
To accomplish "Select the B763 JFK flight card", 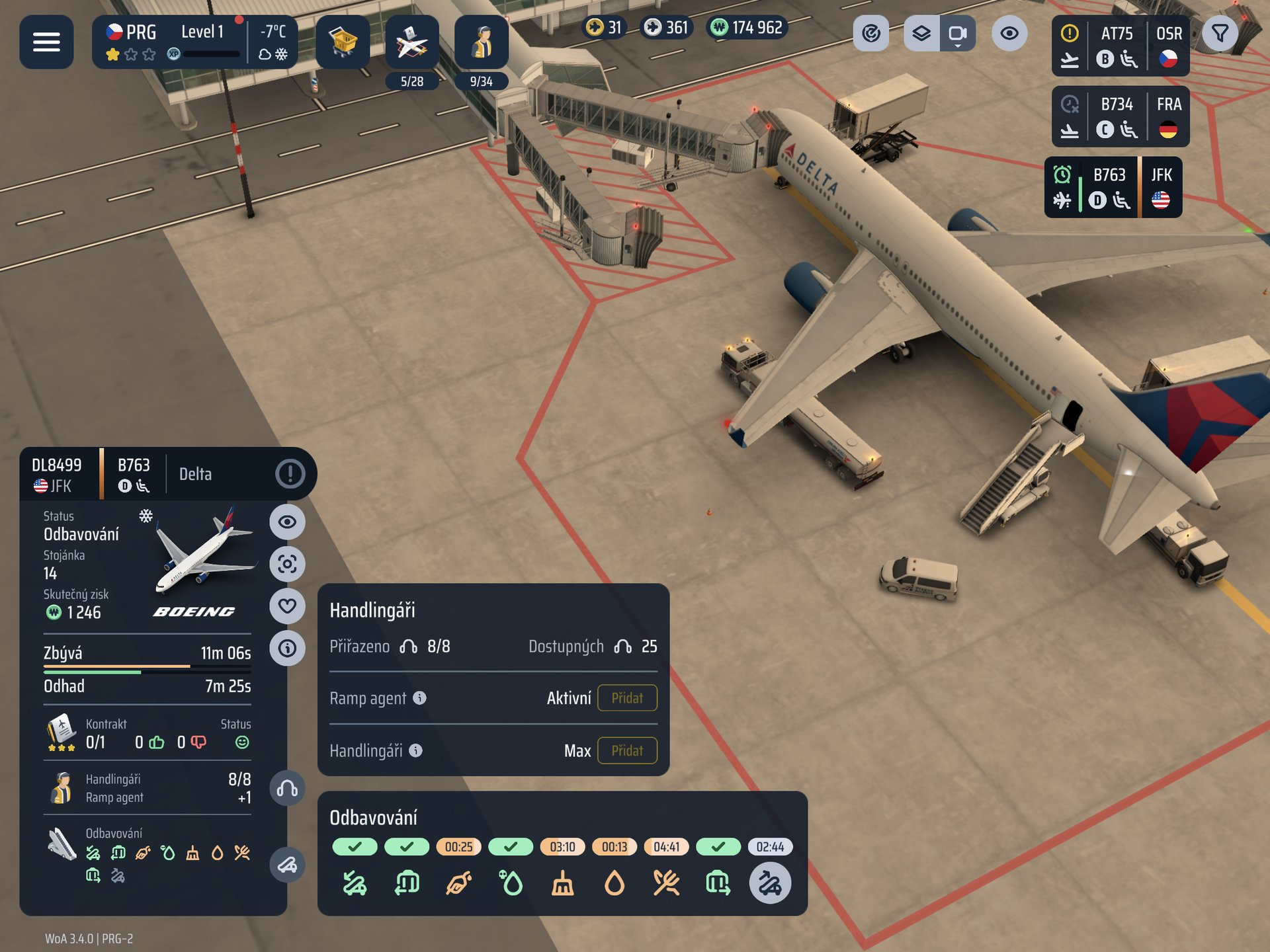I will (x=1113, y=187).
